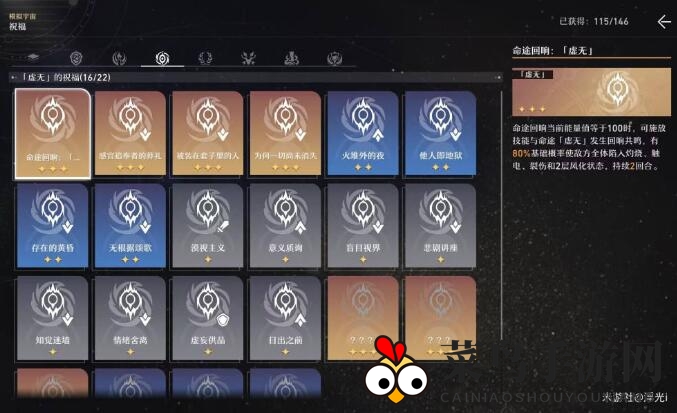Screen dimensions: 677x413
Task: Go back using the top-right arrow
Action: (x=664, y=21)
